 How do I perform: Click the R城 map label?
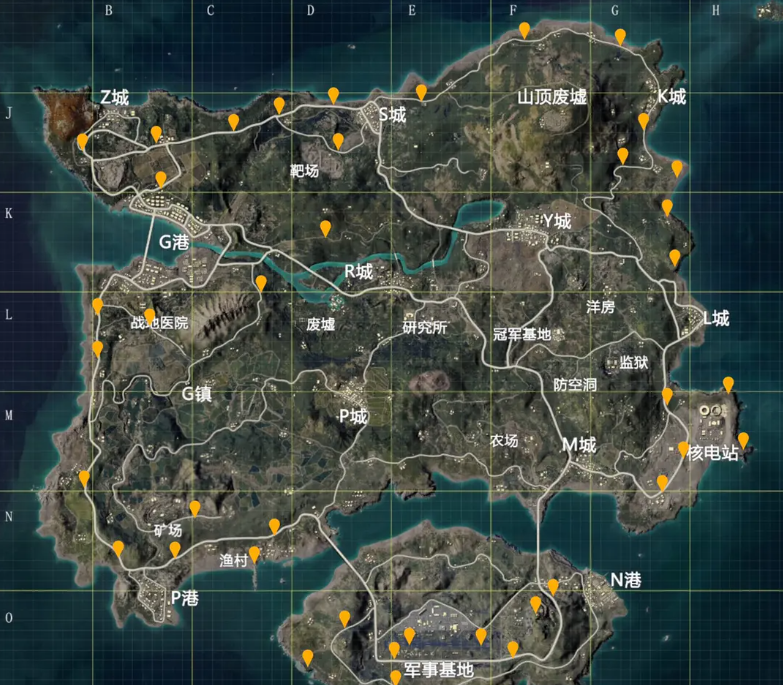coord(358,271)
